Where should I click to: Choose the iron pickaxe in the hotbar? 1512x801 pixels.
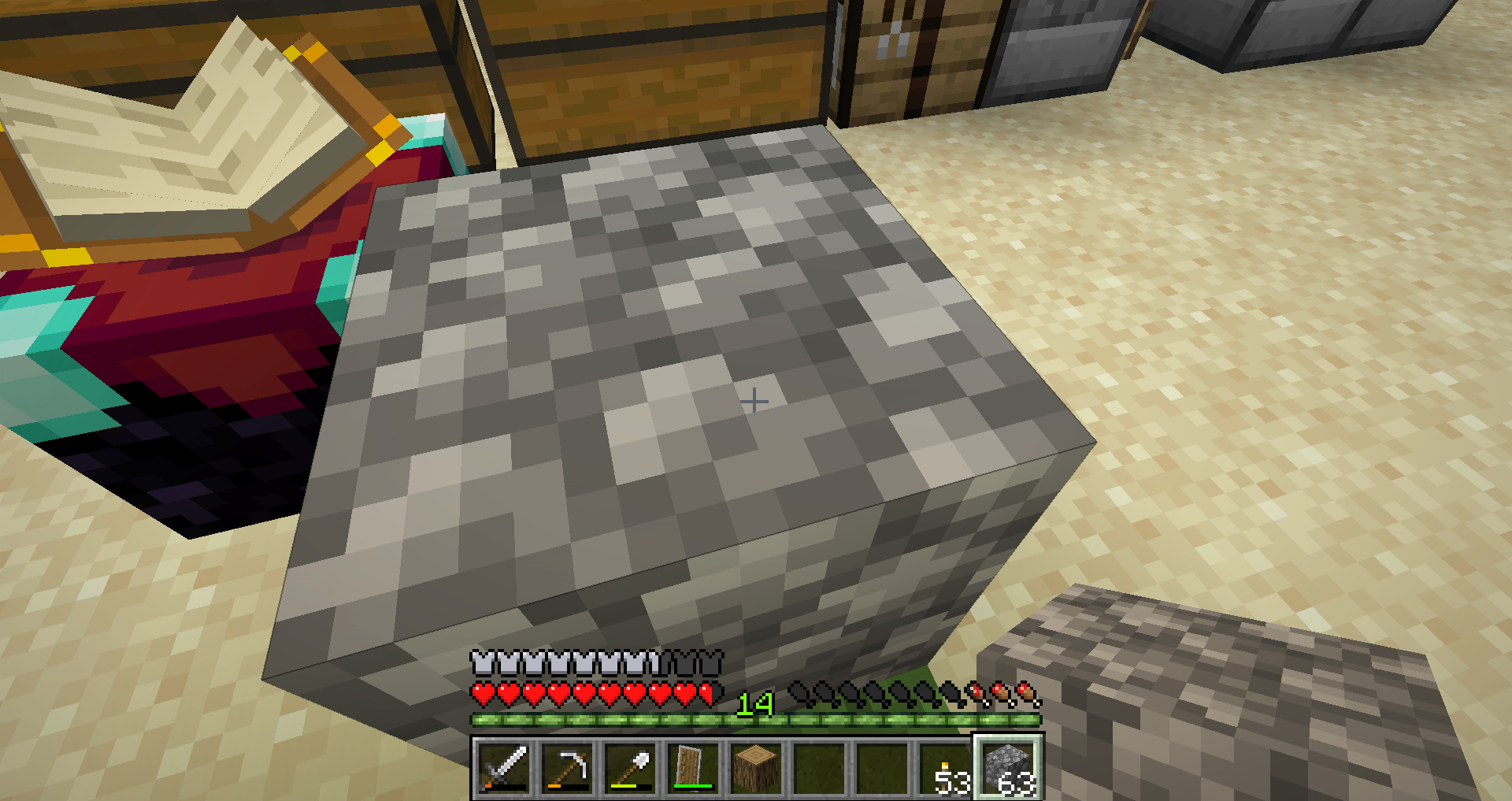click(568, 768)
